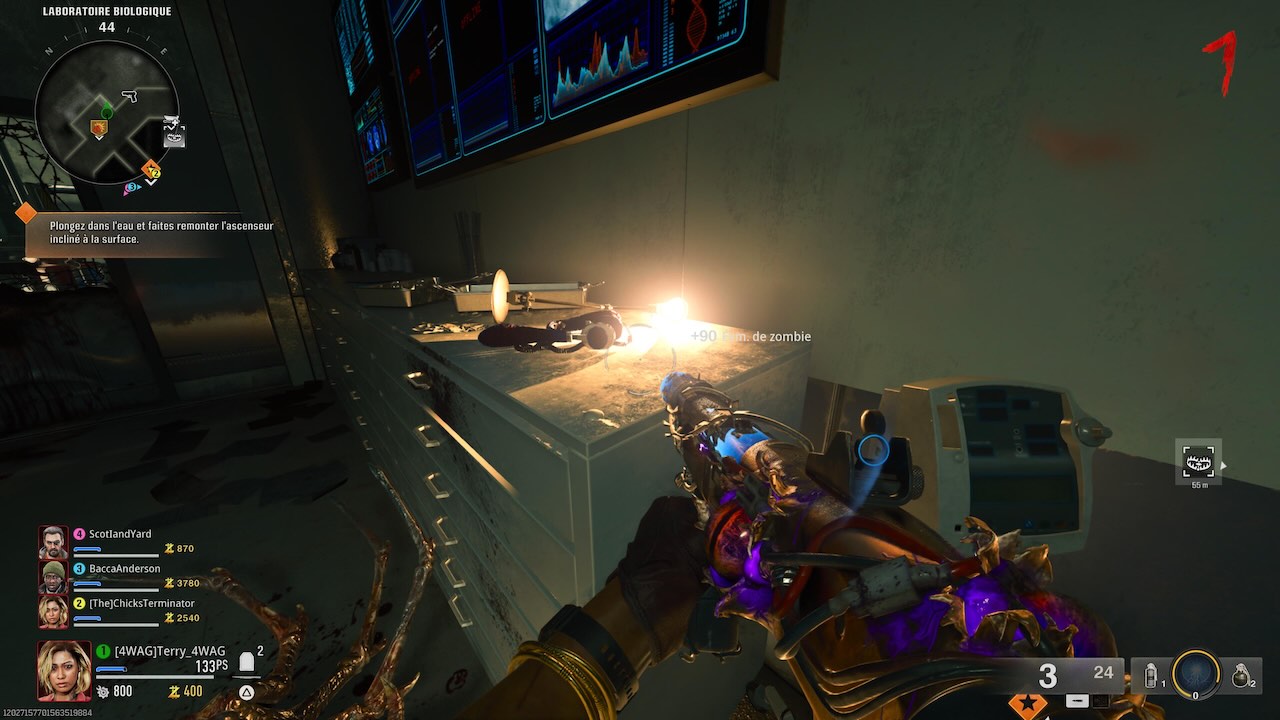Select the frag grenade slot
The image size is (1280, 720).
pos(1241,676)
